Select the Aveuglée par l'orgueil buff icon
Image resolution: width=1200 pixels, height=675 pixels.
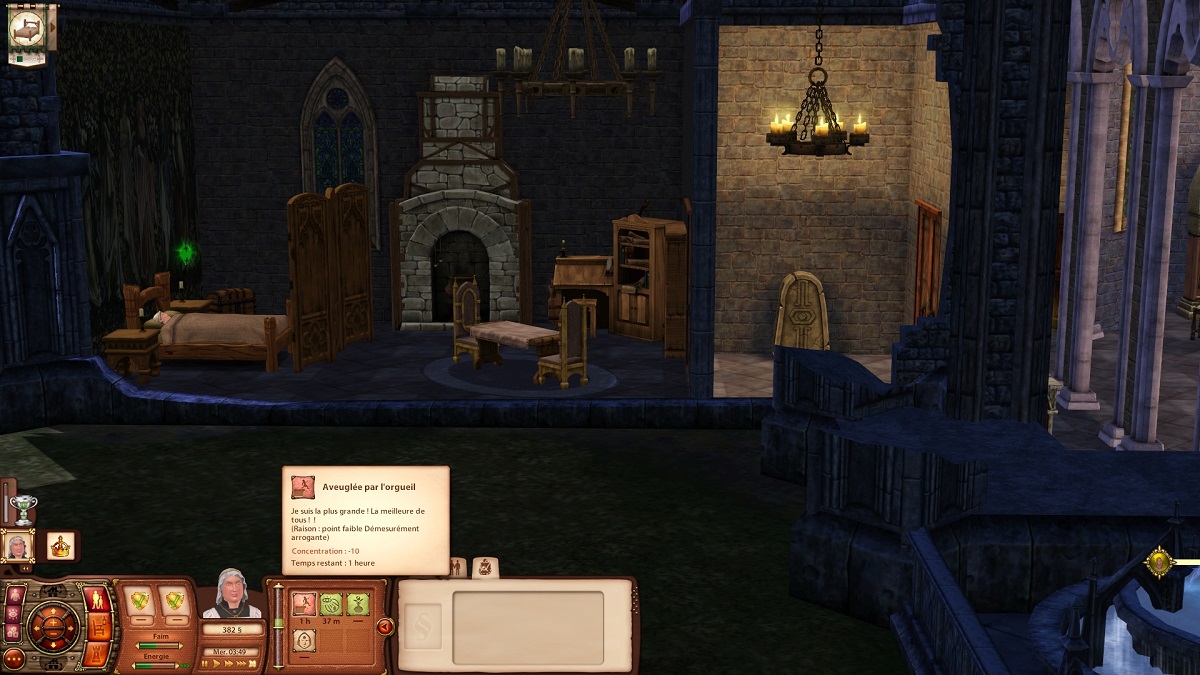tap(304, 603)
